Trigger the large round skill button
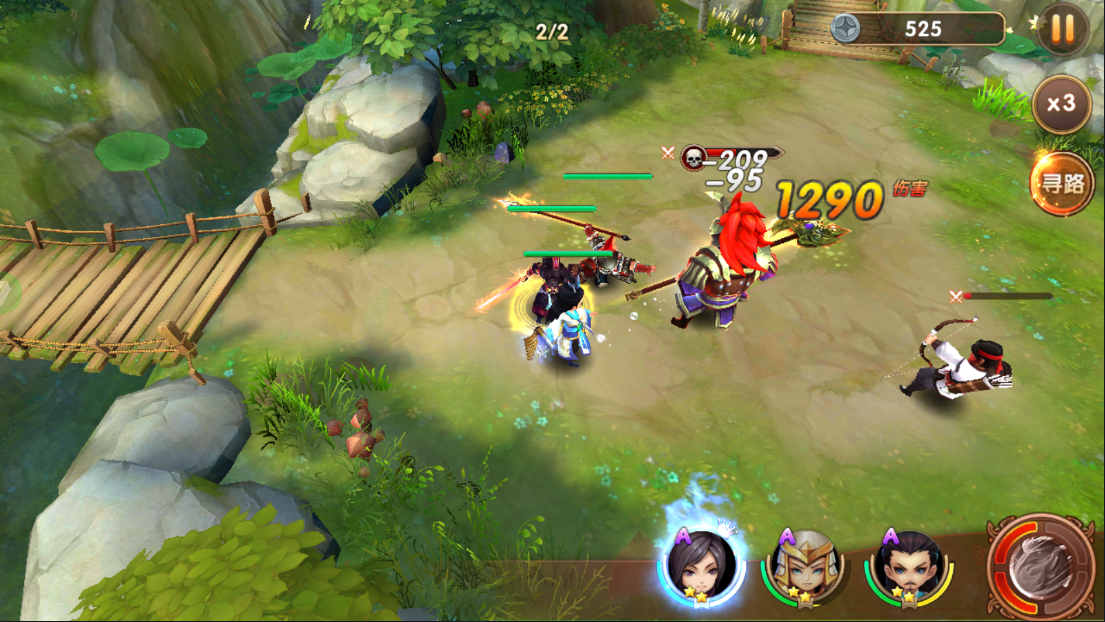This screenshot has width=1105, height=622. (x=1040, y=566)
